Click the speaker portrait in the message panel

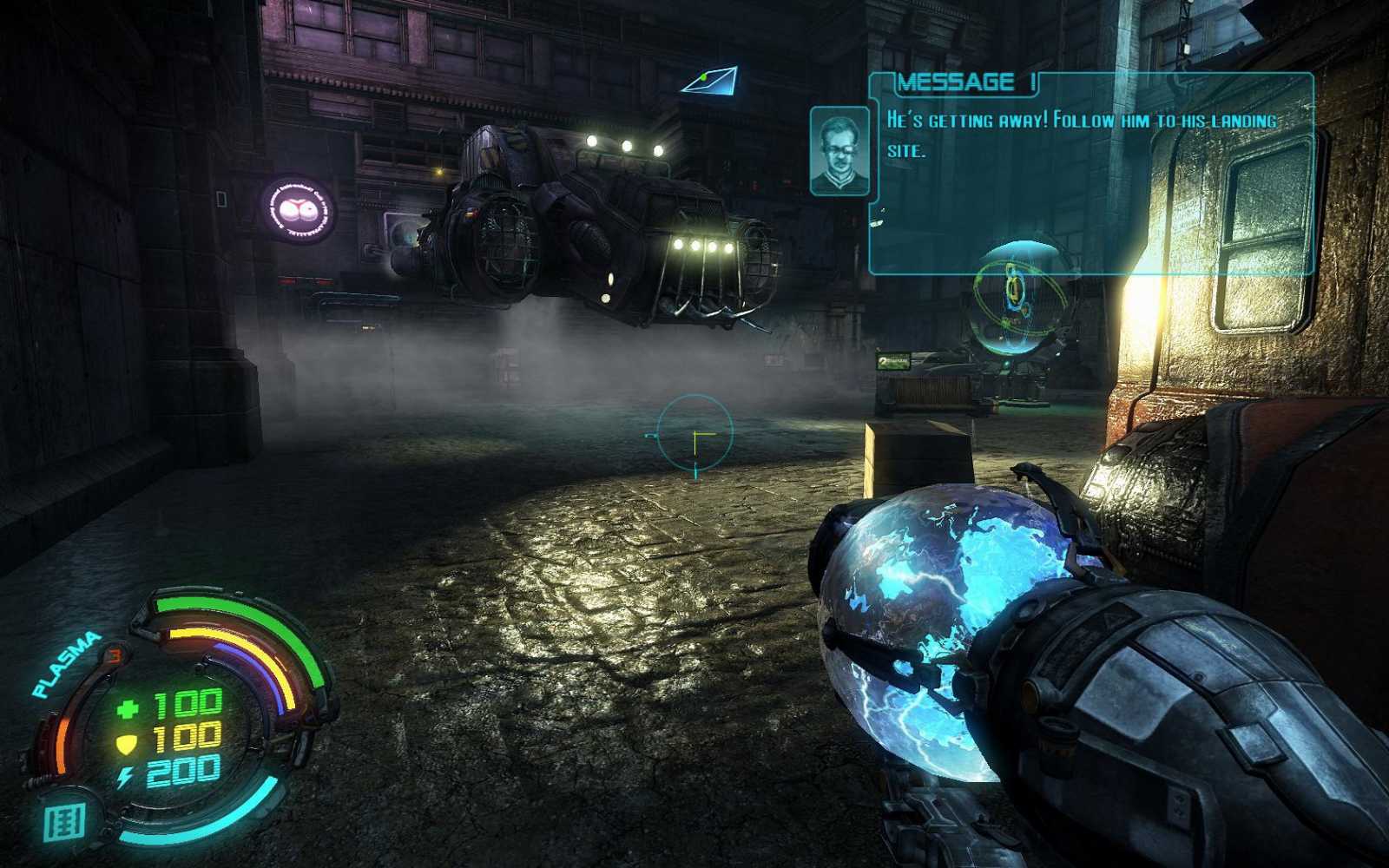click(x=839, y=151)
